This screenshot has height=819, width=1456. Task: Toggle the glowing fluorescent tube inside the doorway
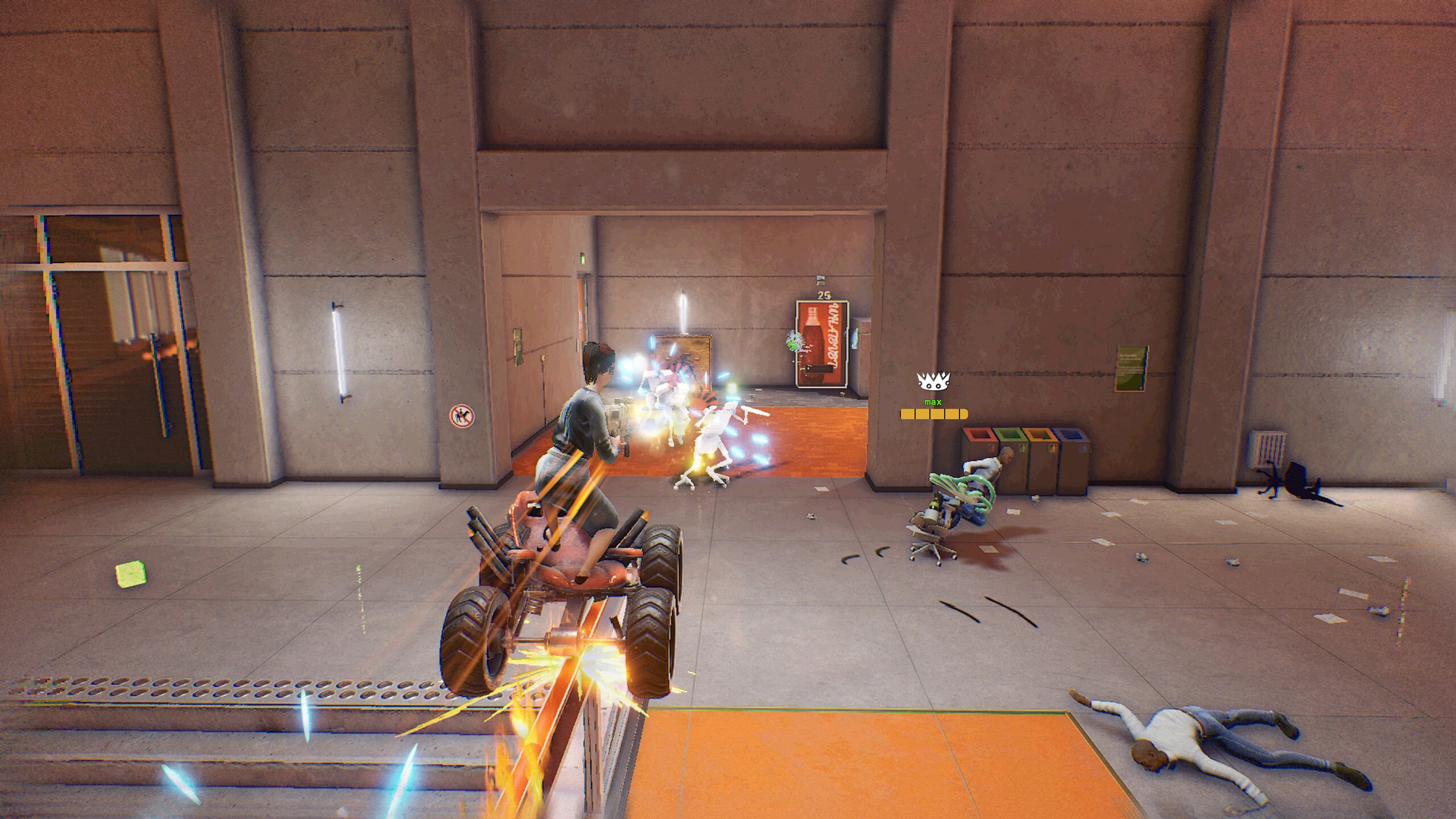tap(682, 315)
